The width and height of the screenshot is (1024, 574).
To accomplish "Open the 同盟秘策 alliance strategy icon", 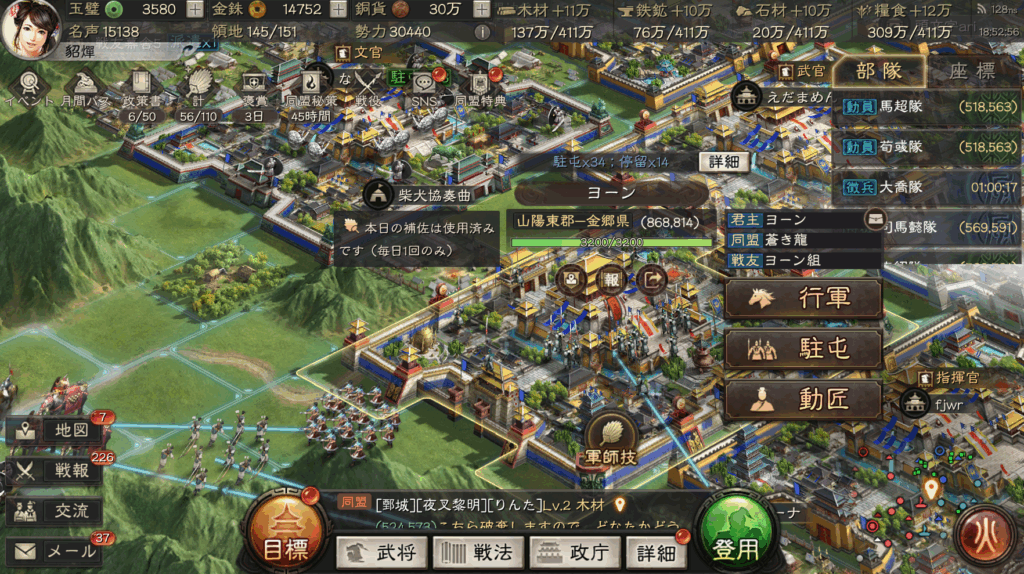I will 316,86.
